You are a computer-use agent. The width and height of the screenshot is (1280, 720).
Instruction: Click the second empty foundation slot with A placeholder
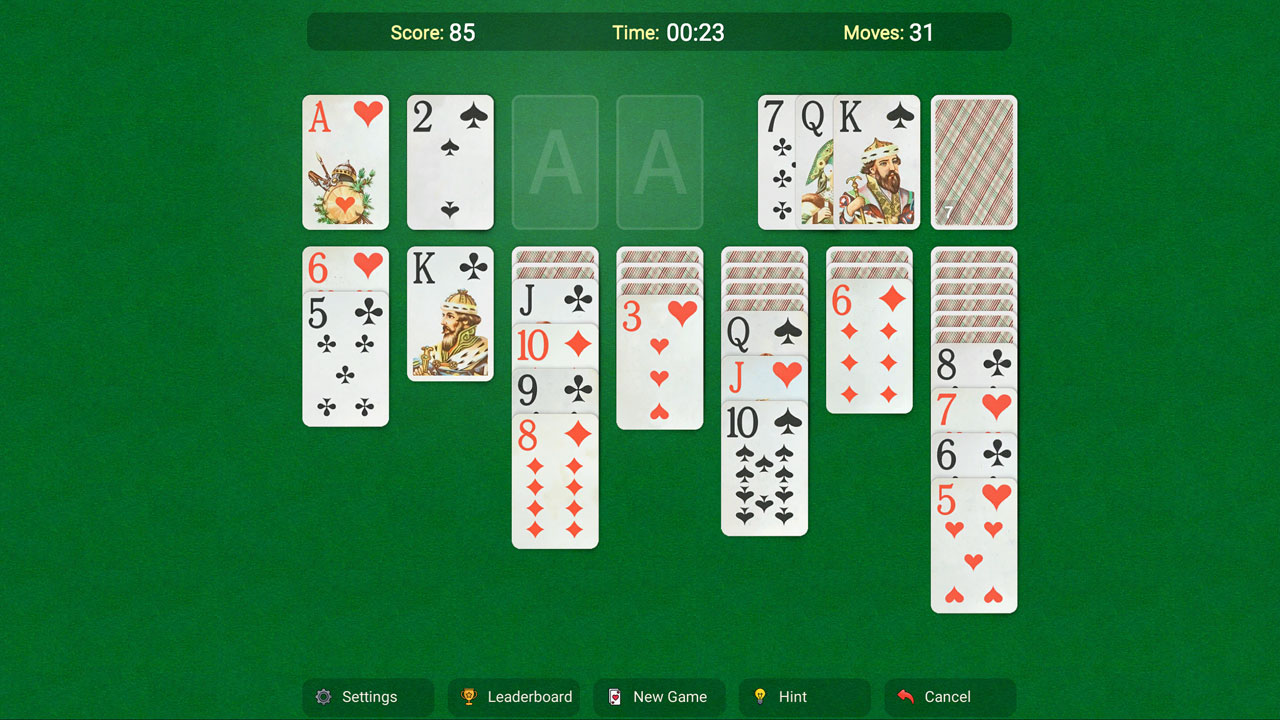659,162
